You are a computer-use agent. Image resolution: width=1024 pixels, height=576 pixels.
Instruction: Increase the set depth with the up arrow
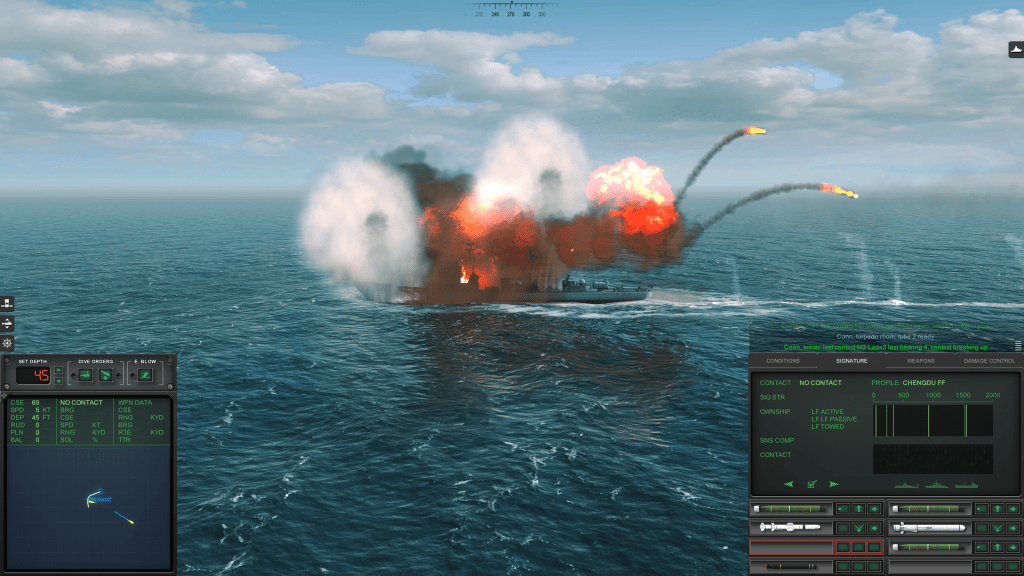(x=59, y=370)
